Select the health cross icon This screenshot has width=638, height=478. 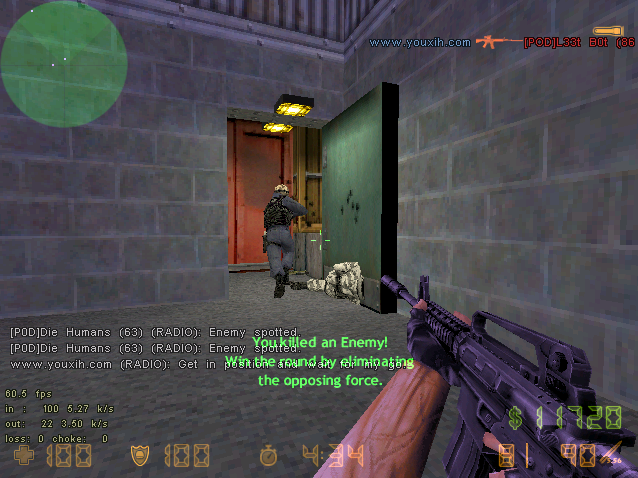coord(22,457)
